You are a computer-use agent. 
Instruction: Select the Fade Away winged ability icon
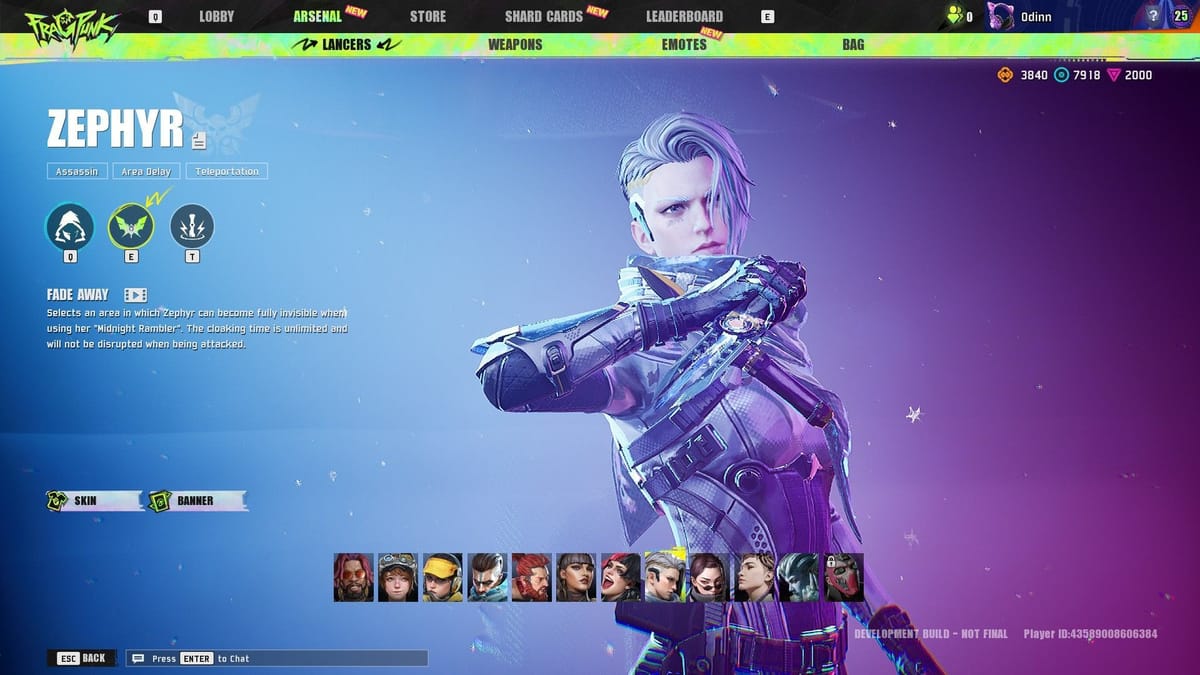click(x=131, y=226)
